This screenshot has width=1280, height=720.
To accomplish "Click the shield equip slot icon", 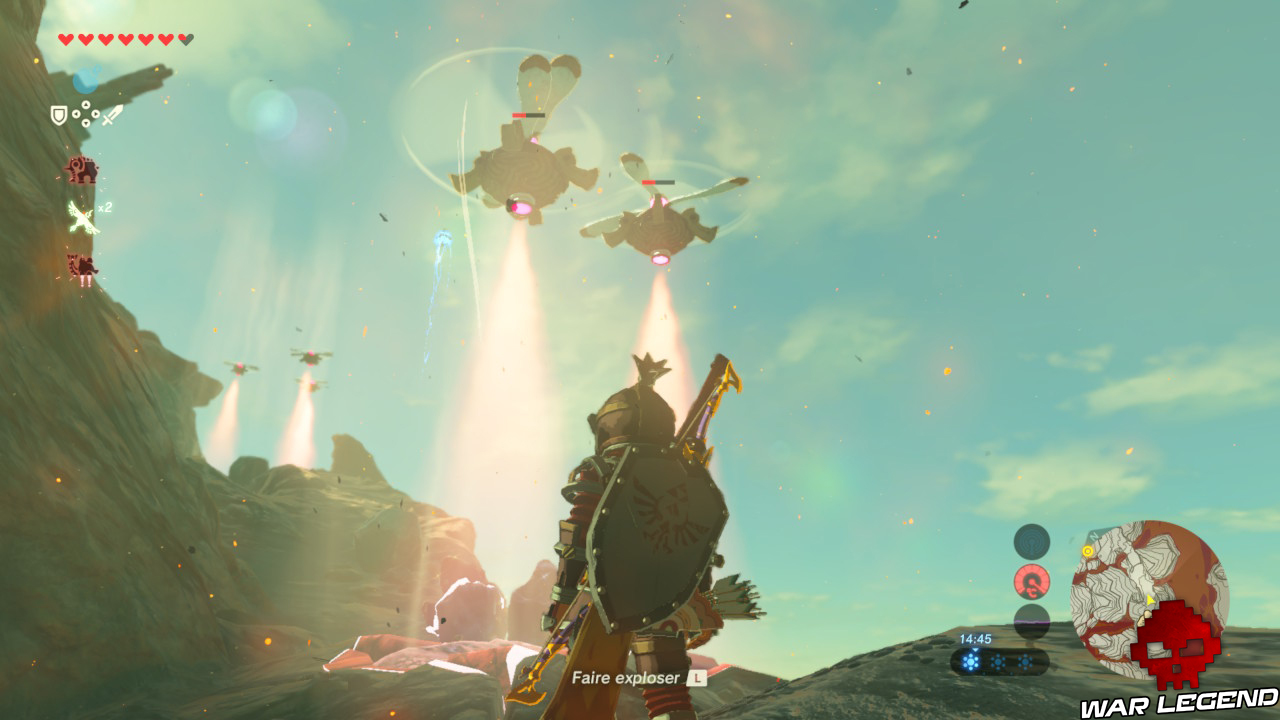I will (x=58, y=114).
